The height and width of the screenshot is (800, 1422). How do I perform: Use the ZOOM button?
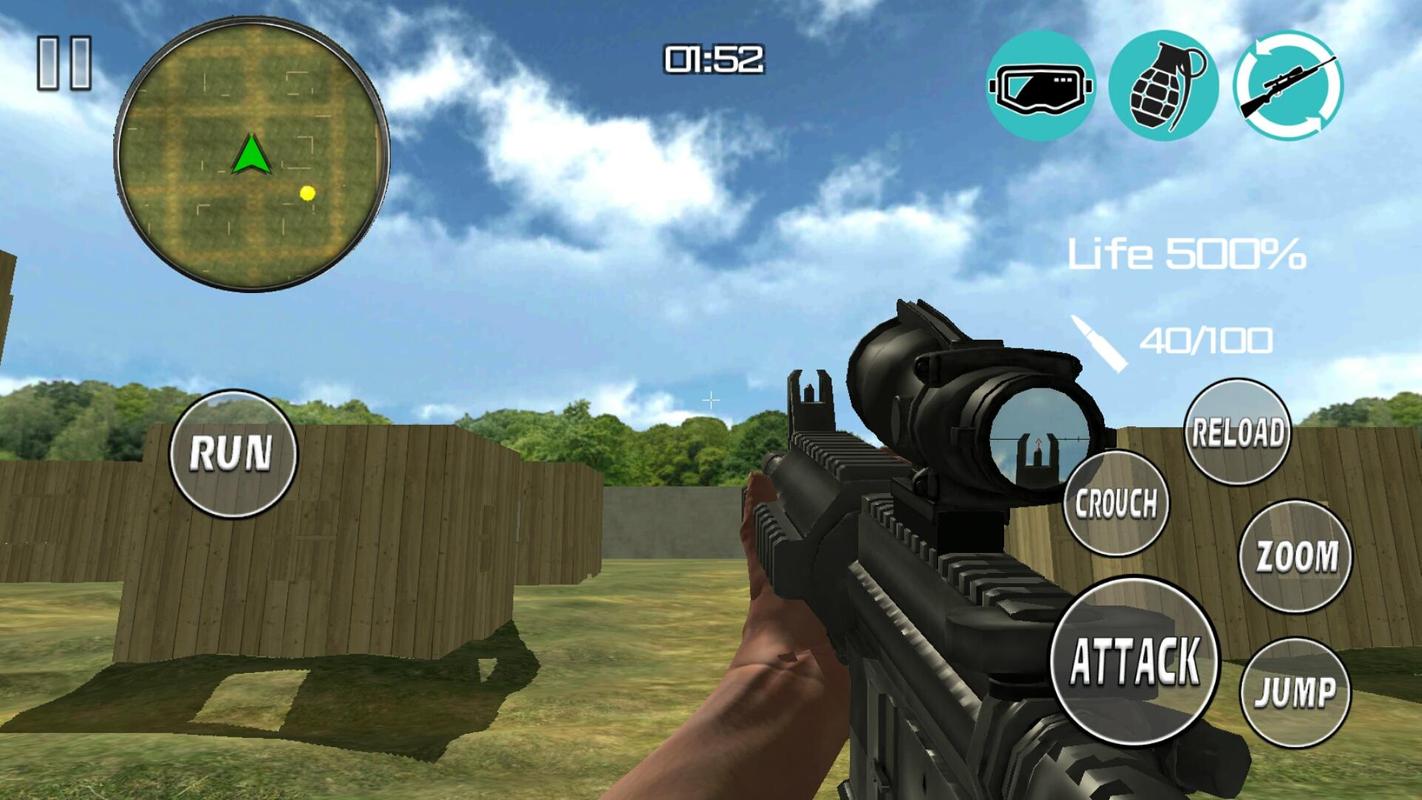point(1295,556)
